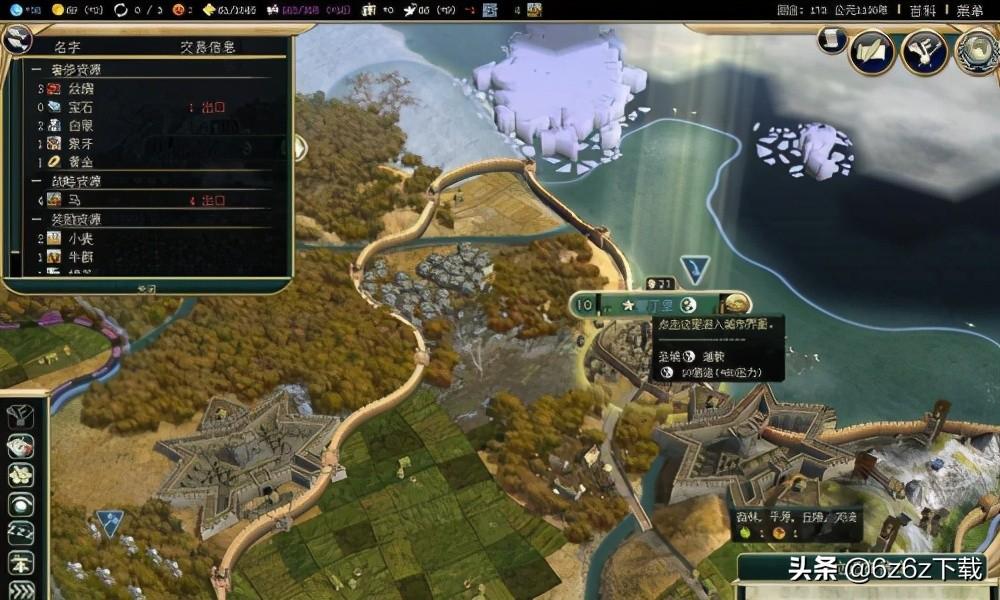Select the blue shield unit flag near the coast
This screenshot has height=600, width=1000.
coord(694,268)
